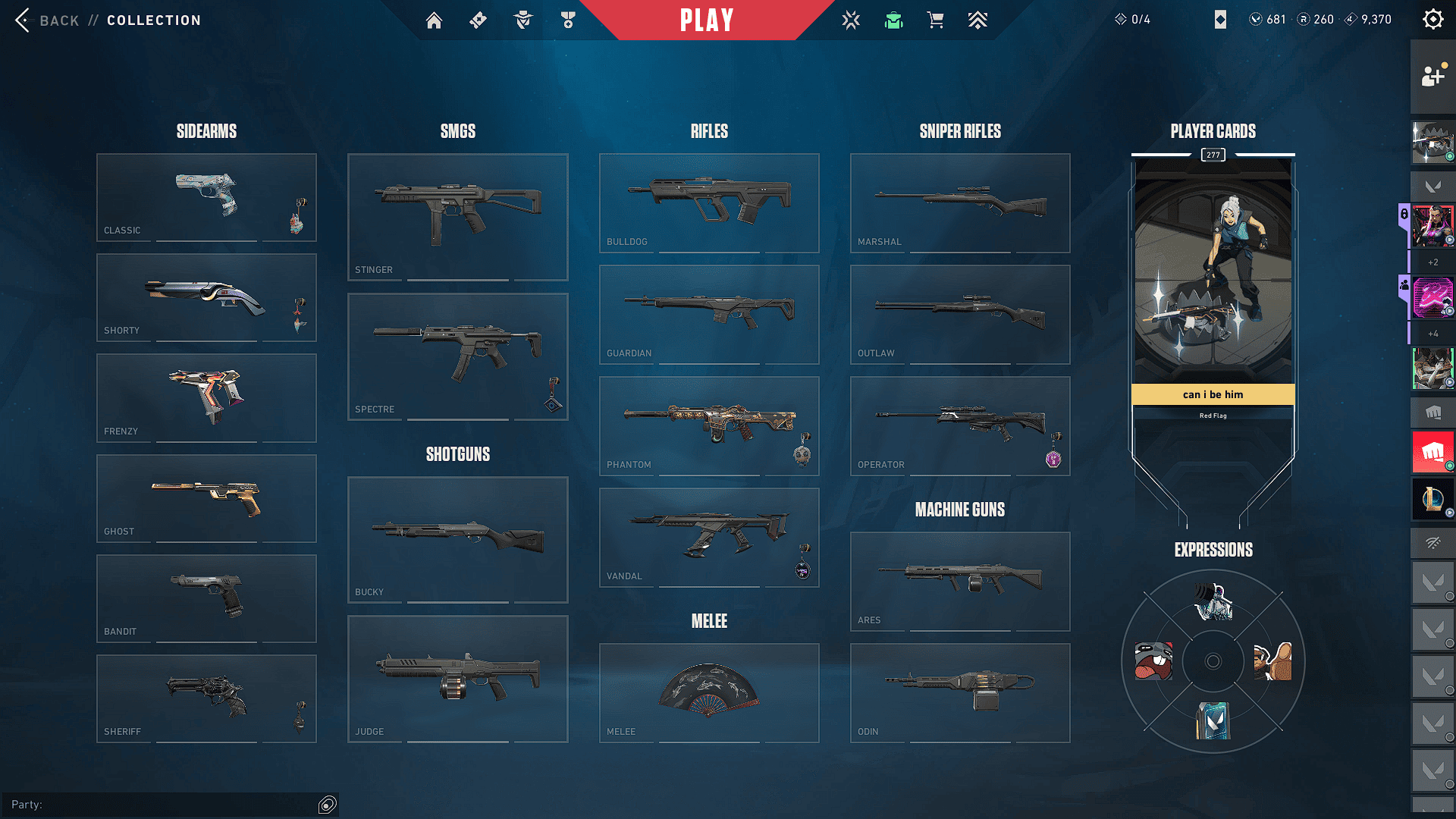Select the Sheriff revolver slot
The image size is (1456, 819).
pyautogui.click(x=206, y=698)
